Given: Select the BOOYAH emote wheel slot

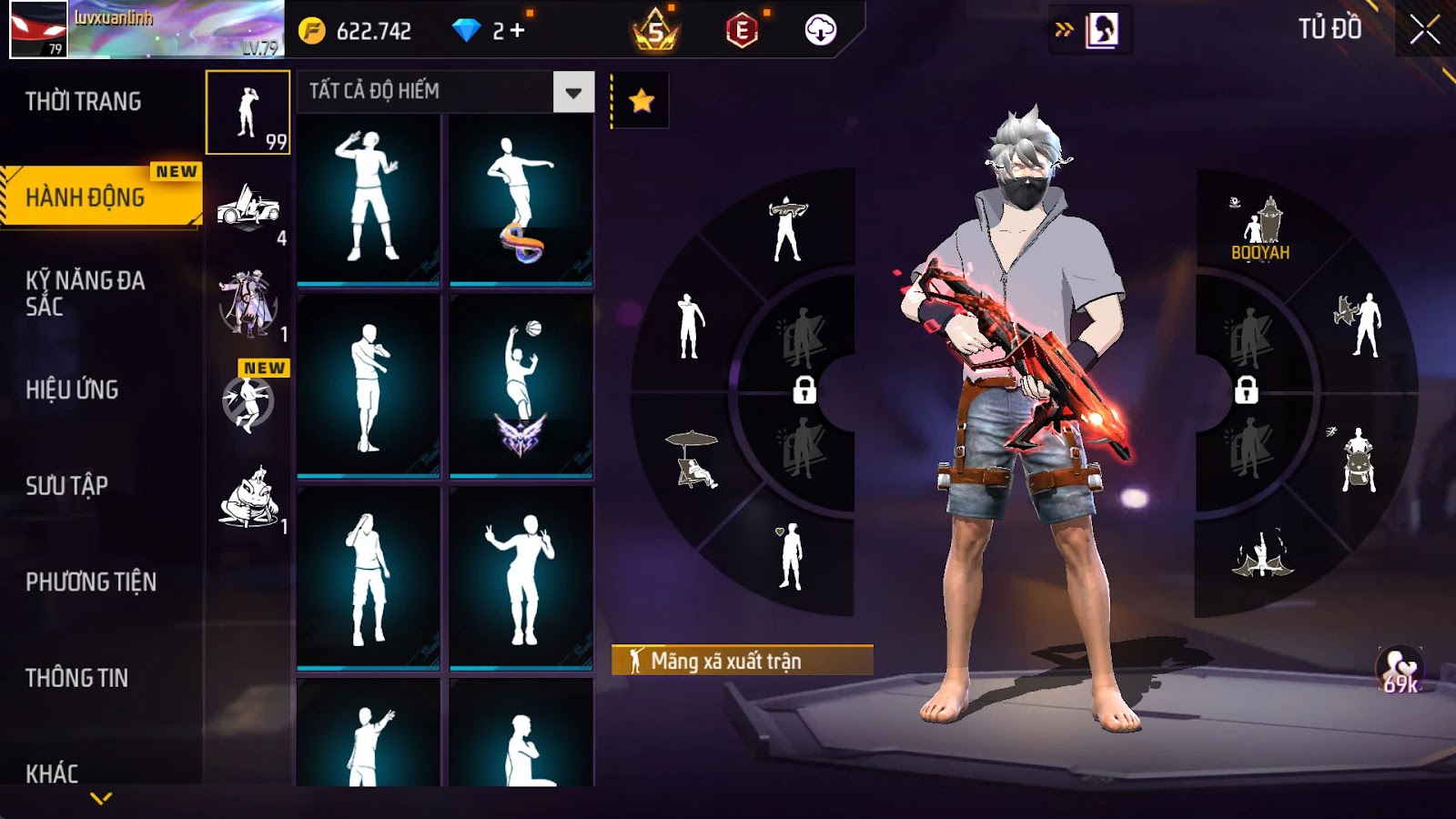Looking at the screenshot, I should pyautogui.click(x=1260, y=229).
